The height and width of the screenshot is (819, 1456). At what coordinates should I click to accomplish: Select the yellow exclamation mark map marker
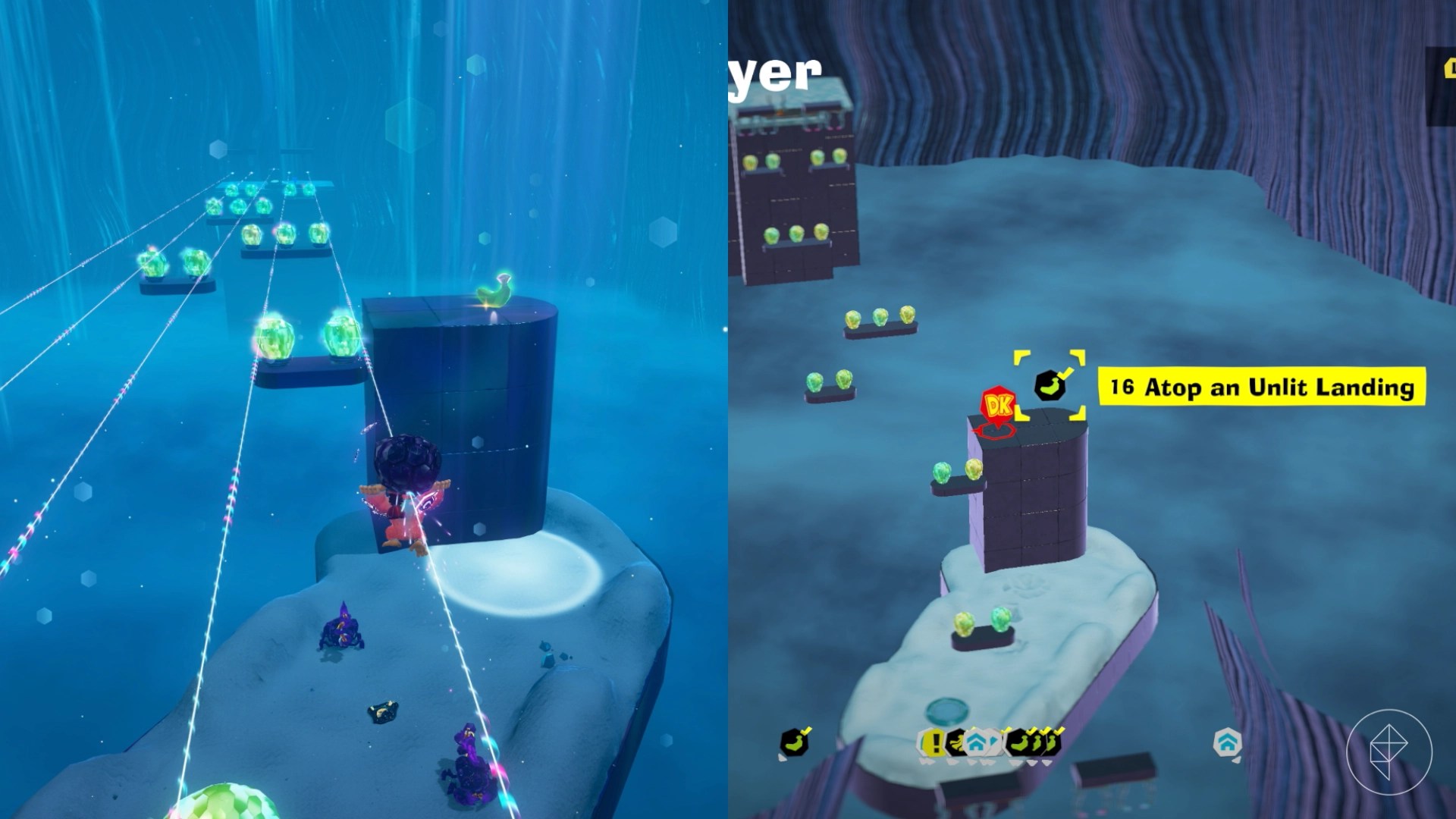tap(934, 743)
